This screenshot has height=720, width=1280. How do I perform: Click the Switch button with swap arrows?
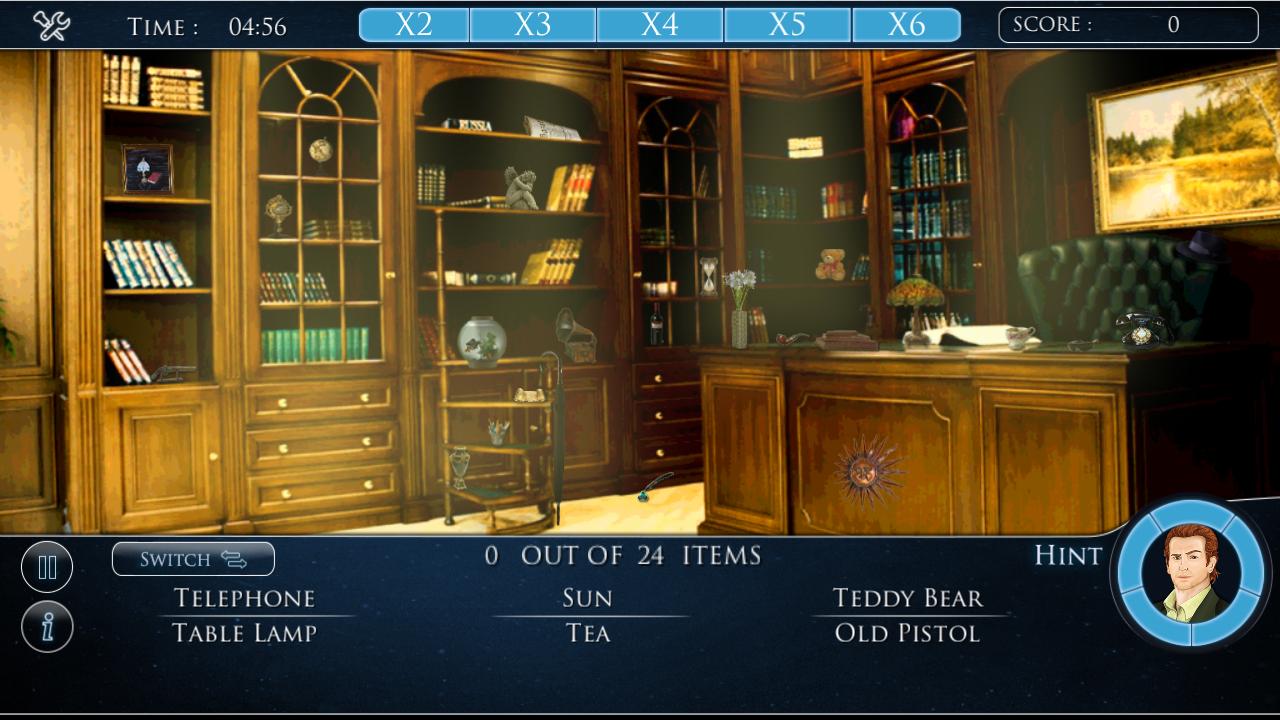coord(192,559)
